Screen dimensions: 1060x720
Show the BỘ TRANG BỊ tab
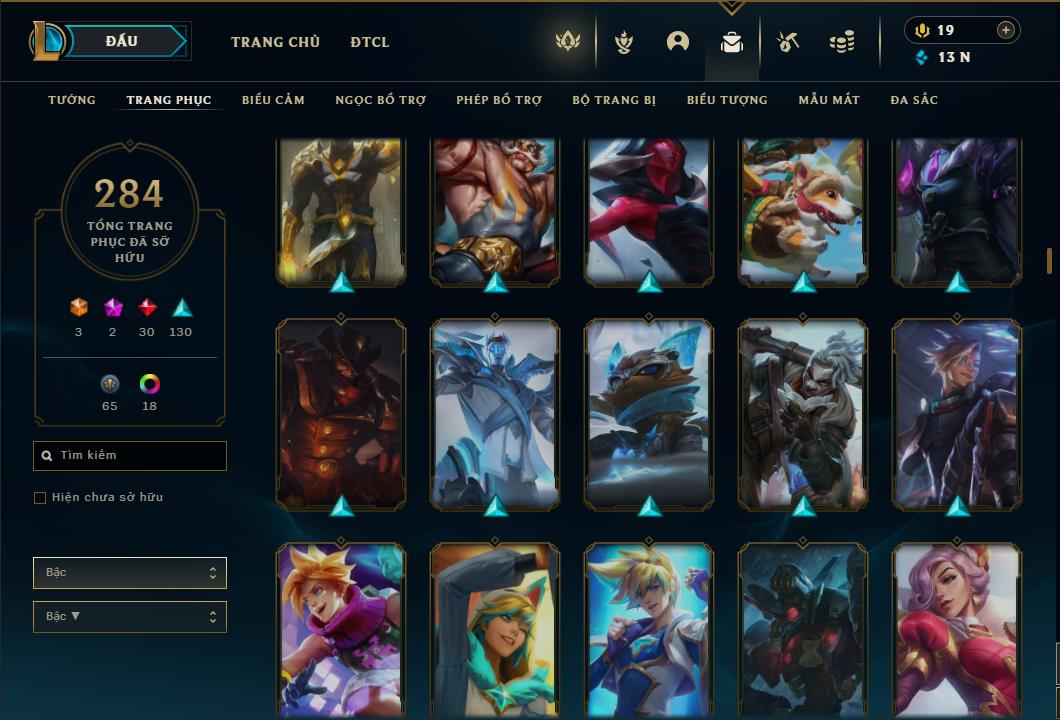(x=614, y=100)
